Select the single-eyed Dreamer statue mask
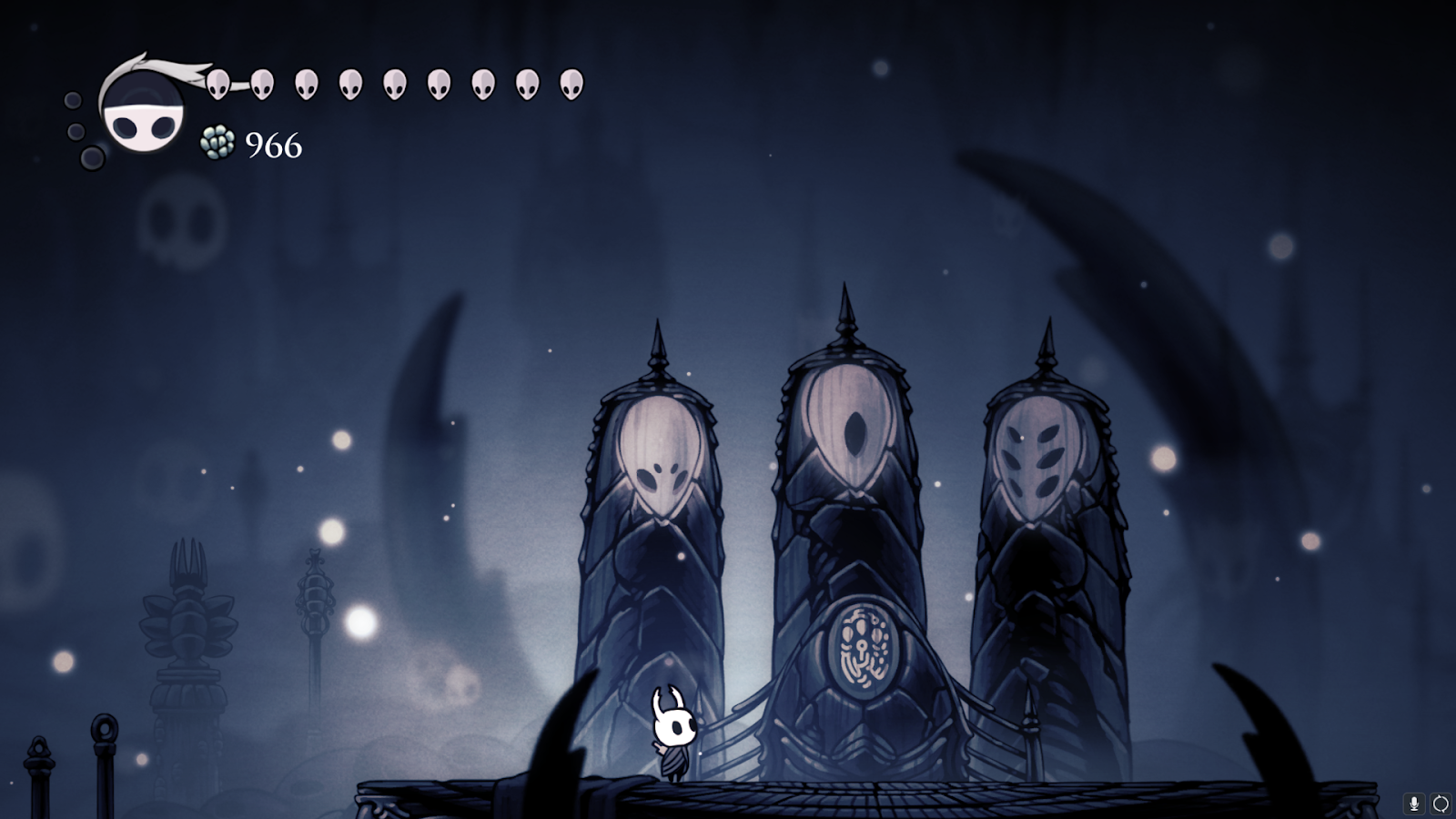This screenshot has width=1456, height=819. [x=851, y=428]
